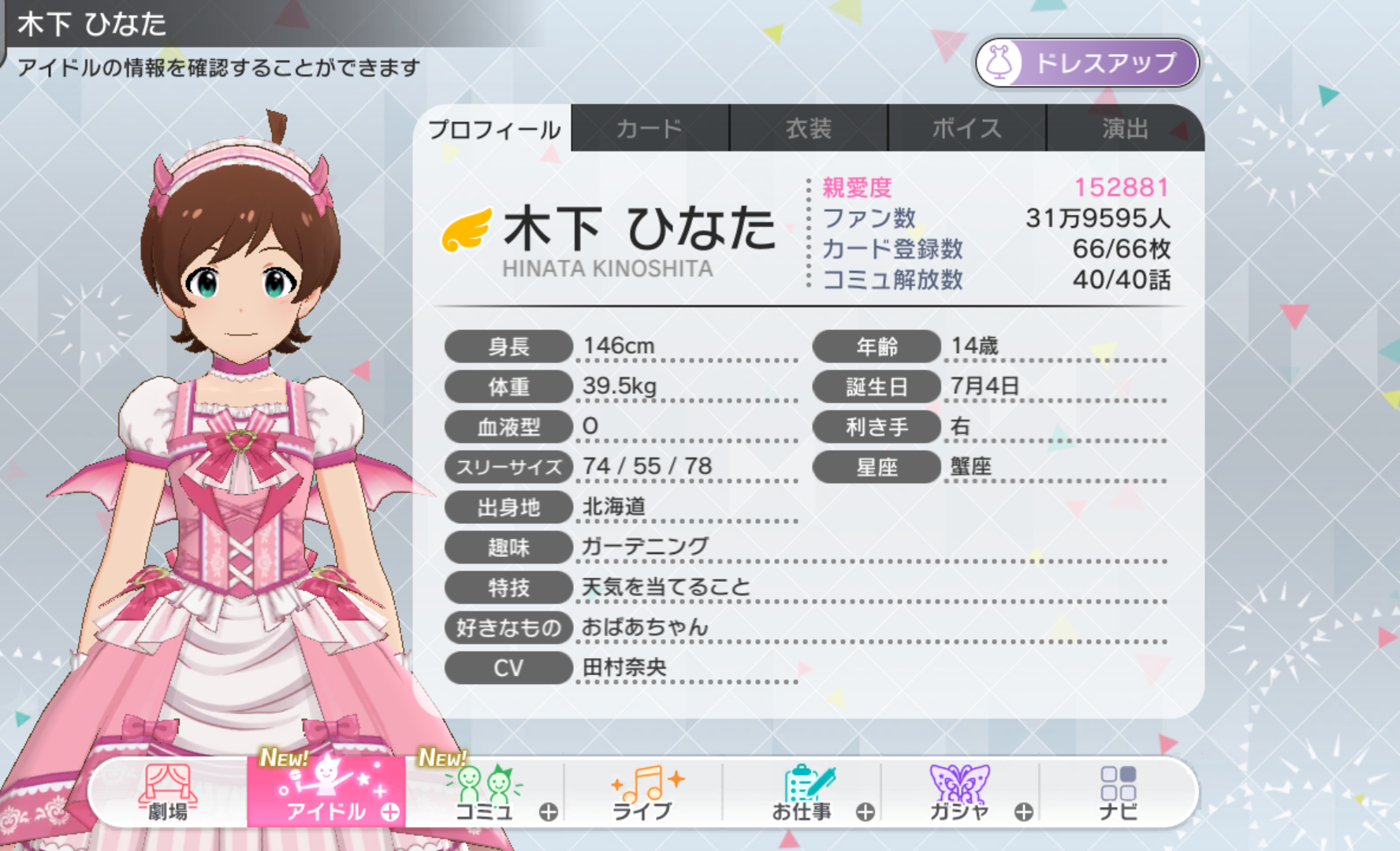Image resolution: width=1400 pixels, height=851 pixels.
Task: Select アイドル in the bottom navigation
Action: pos(326,793)
